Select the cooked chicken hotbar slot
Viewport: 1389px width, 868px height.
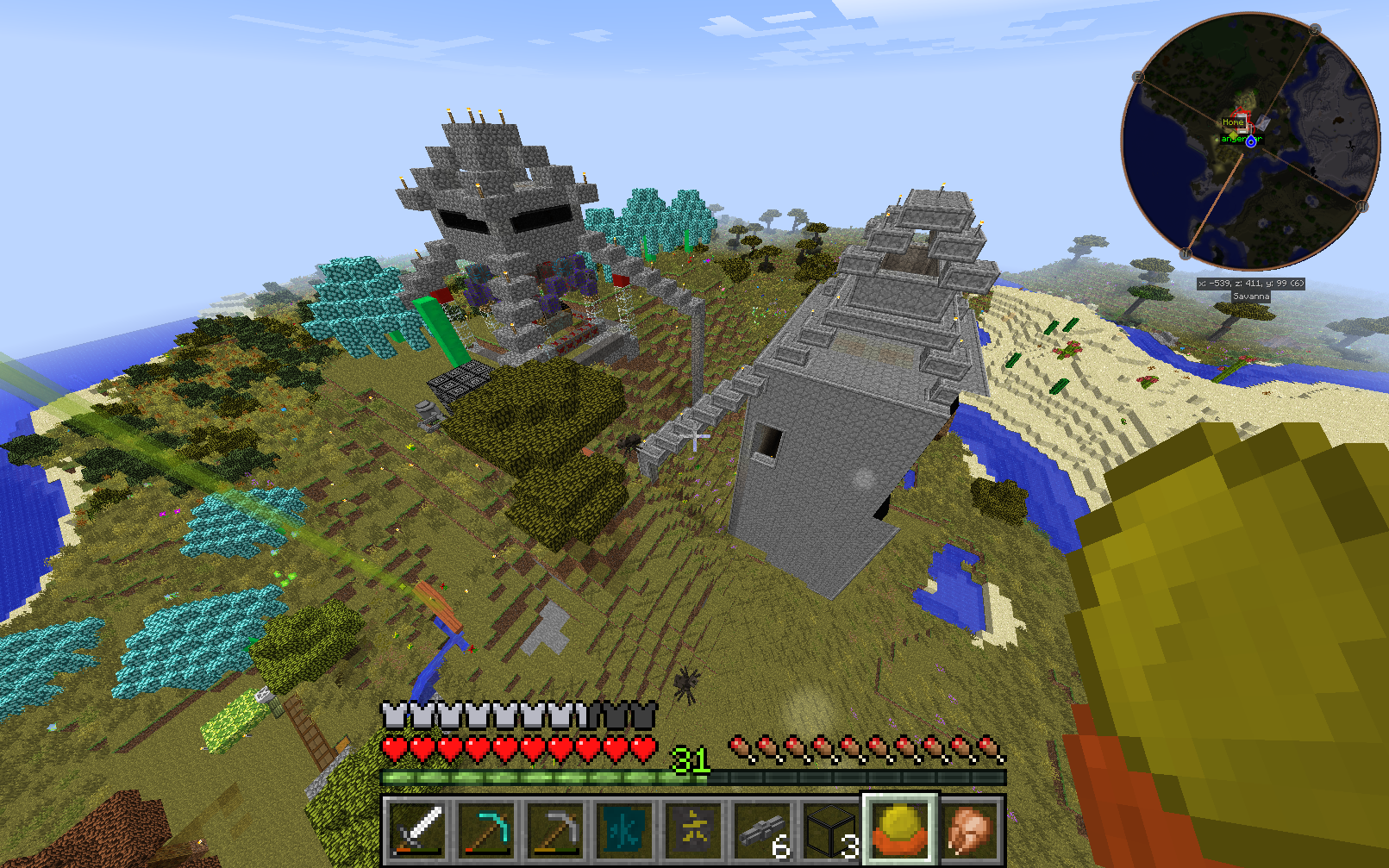969,832
